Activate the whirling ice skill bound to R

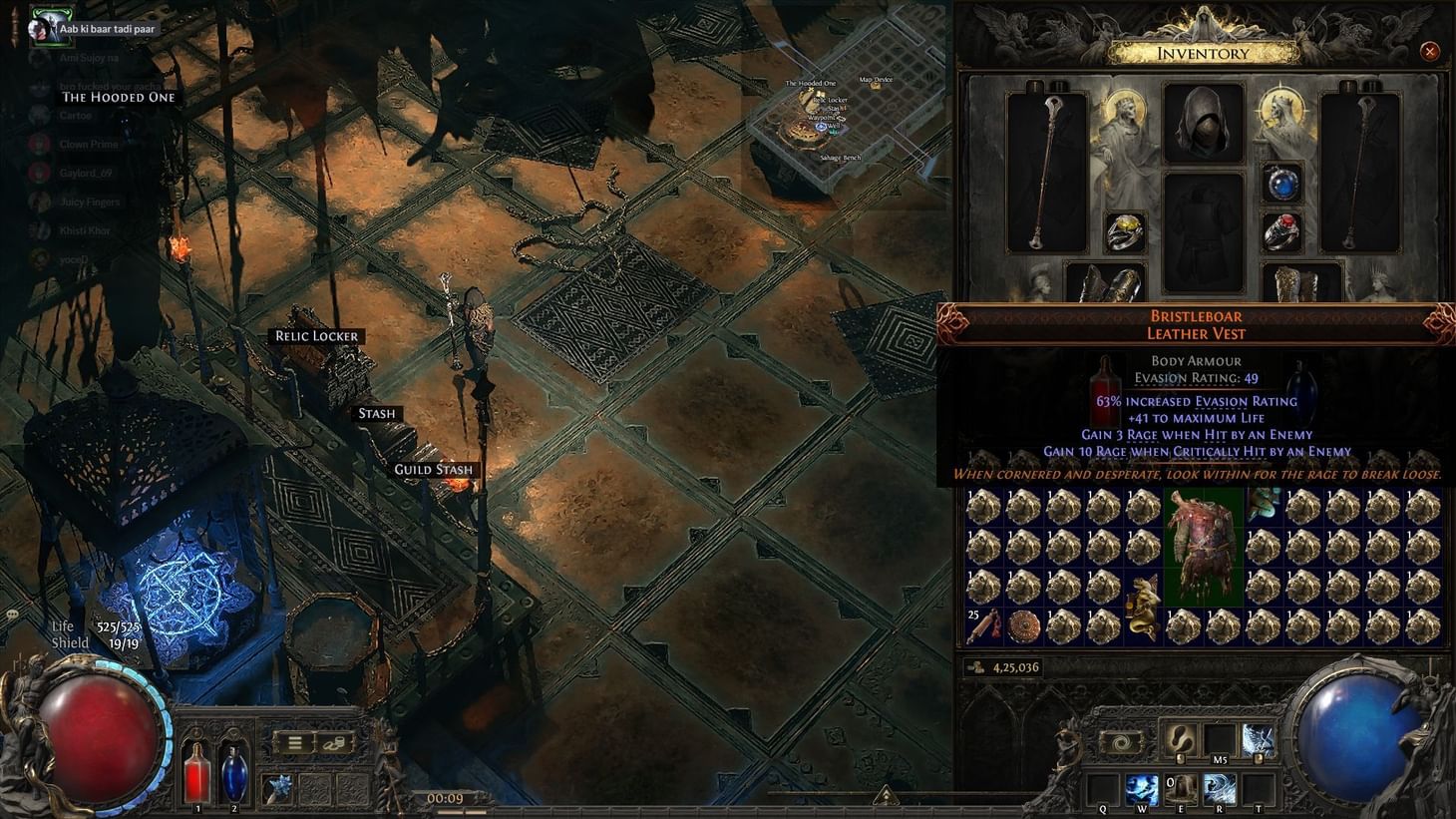[x=1218, y=789]
